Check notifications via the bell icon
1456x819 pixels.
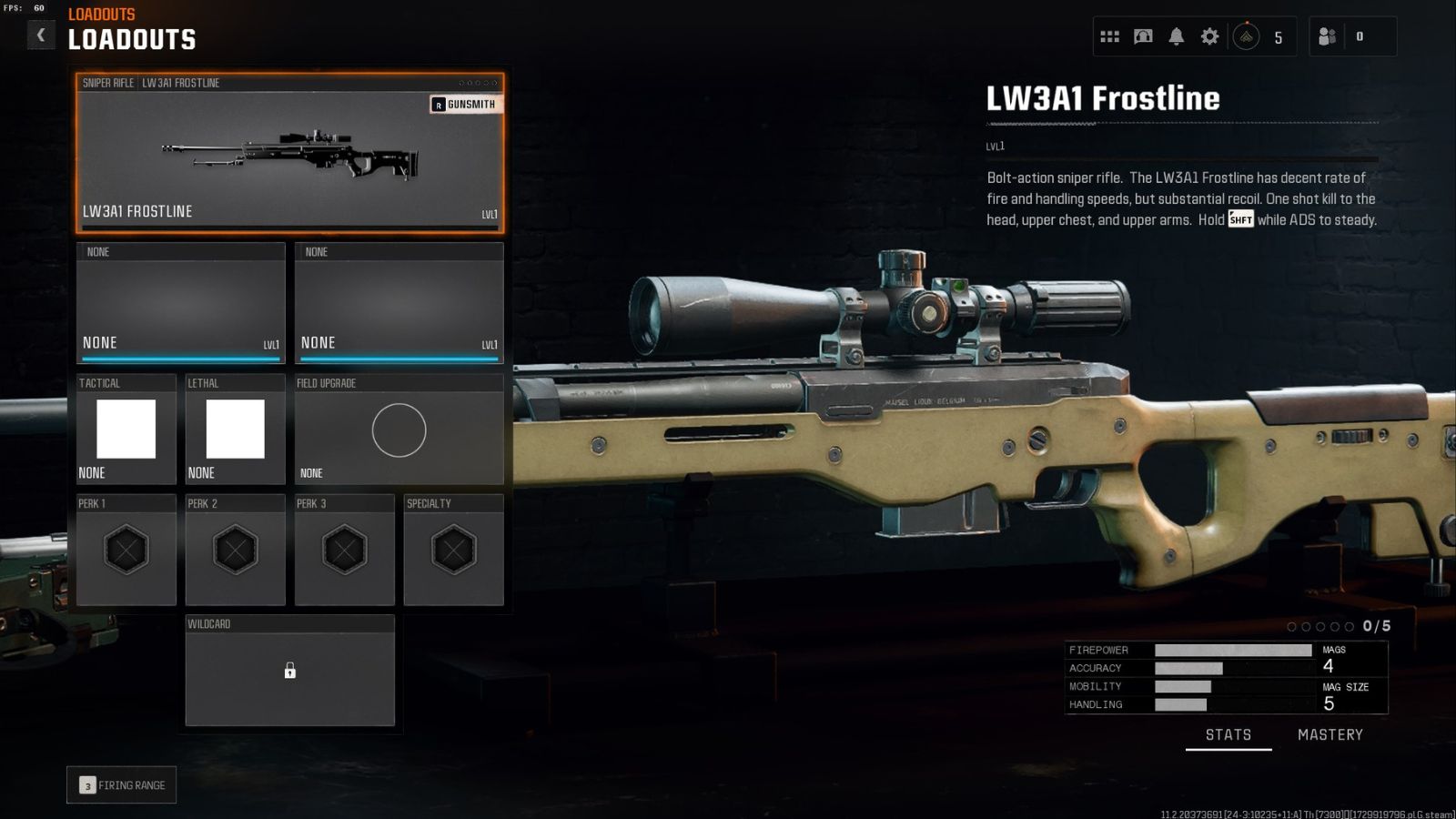(1177, 35)
